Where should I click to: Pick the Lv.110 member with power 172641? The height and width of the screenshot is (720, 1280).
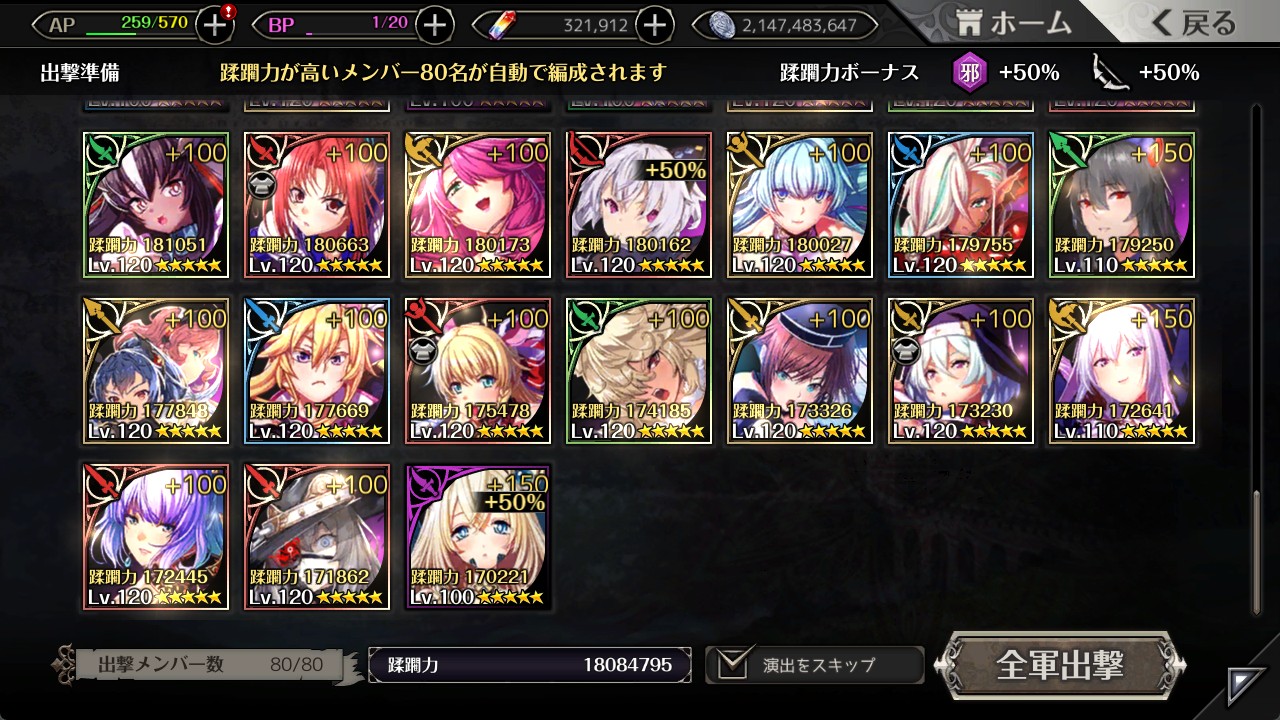pos(1121,371)
